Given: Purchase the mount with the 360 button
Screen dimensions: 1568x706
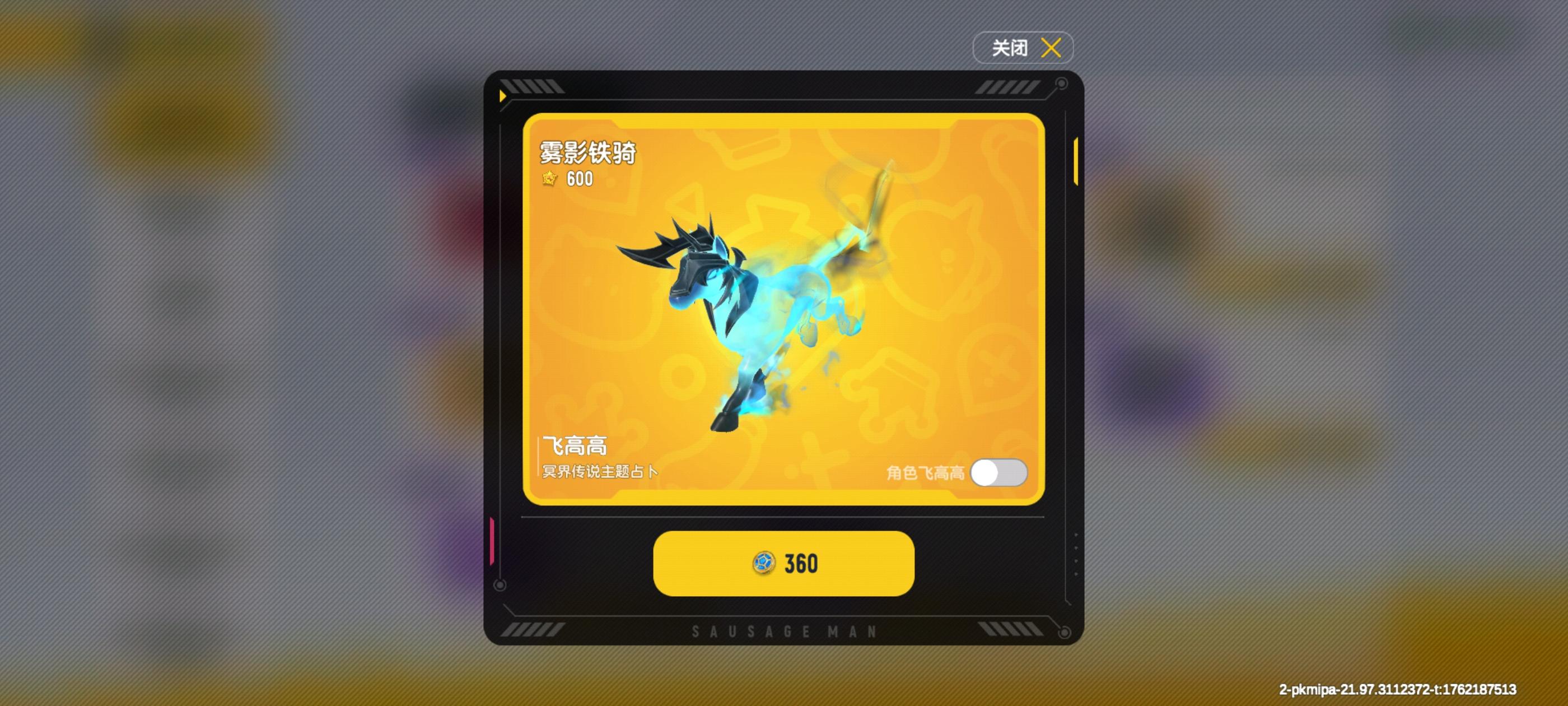Looking at the screenshot, I should pyautogui.click(x=784, y=565).
